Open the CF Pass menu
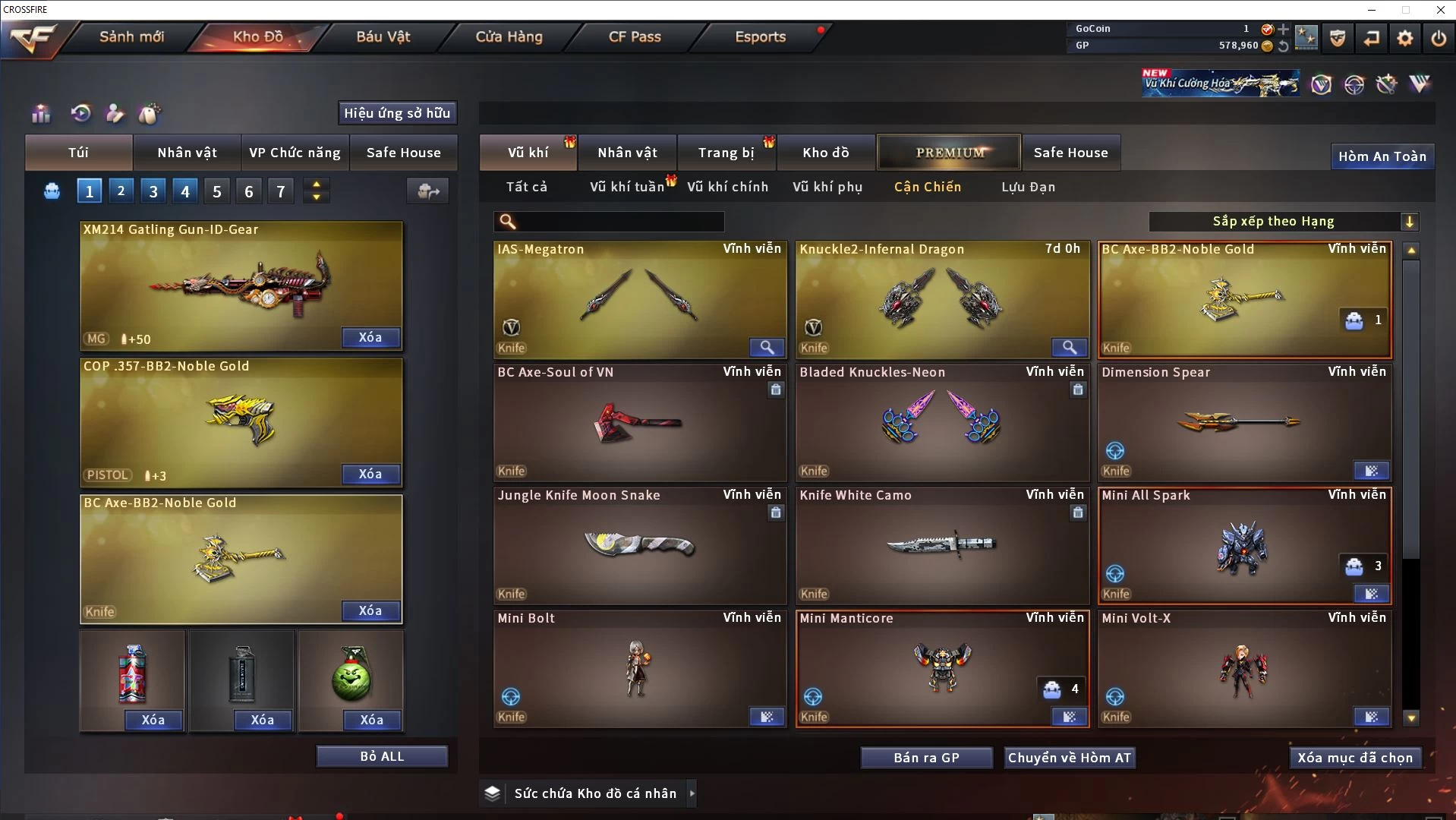1456x820 pixels. [x=635, y=36]
